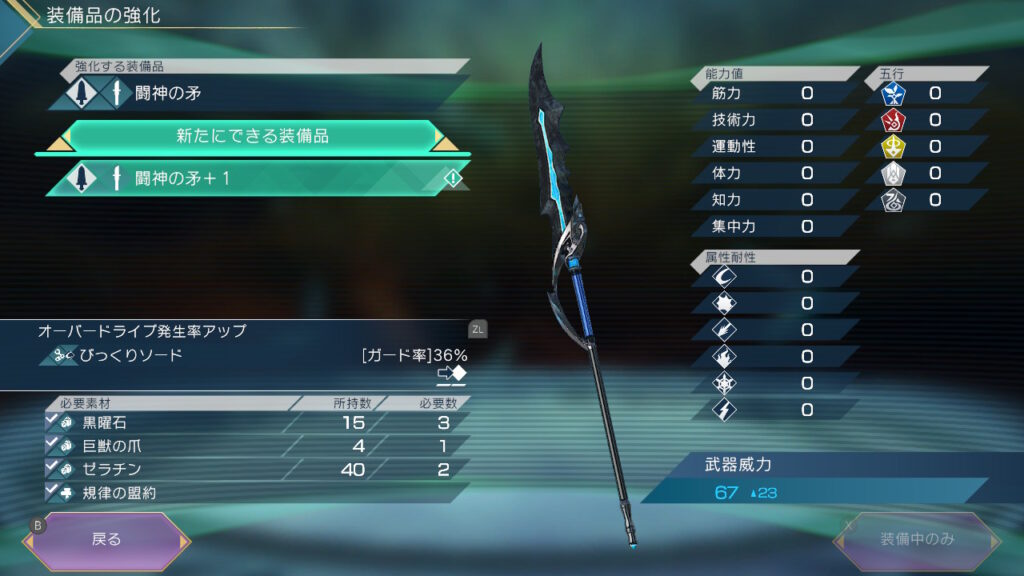The width and height of the screenshot is (1024, 576).
Task: Go back with the 戻る button
Action: 106,540
